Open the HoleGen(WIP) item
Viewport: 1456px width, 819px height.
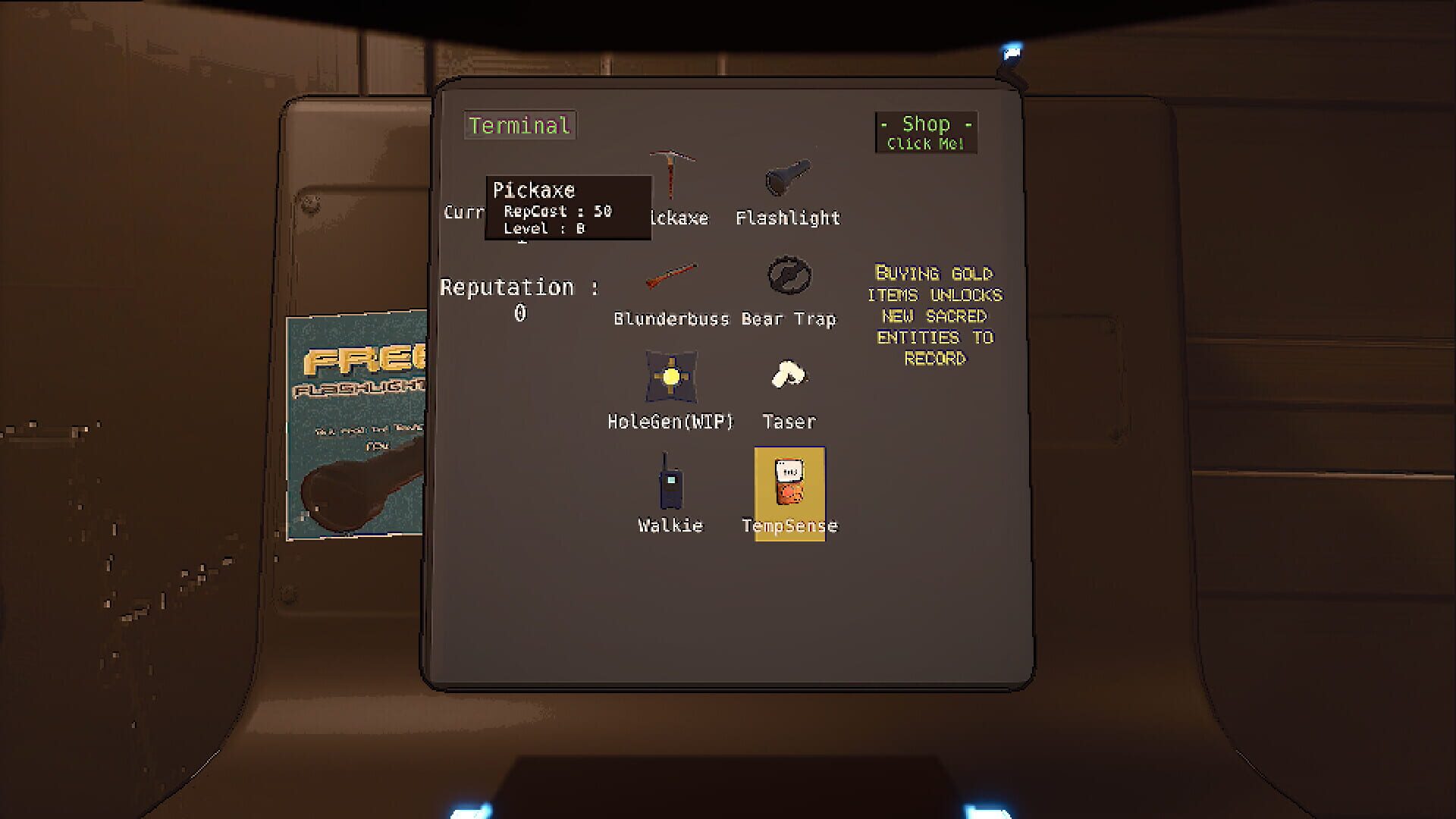(x=670, y=379)
